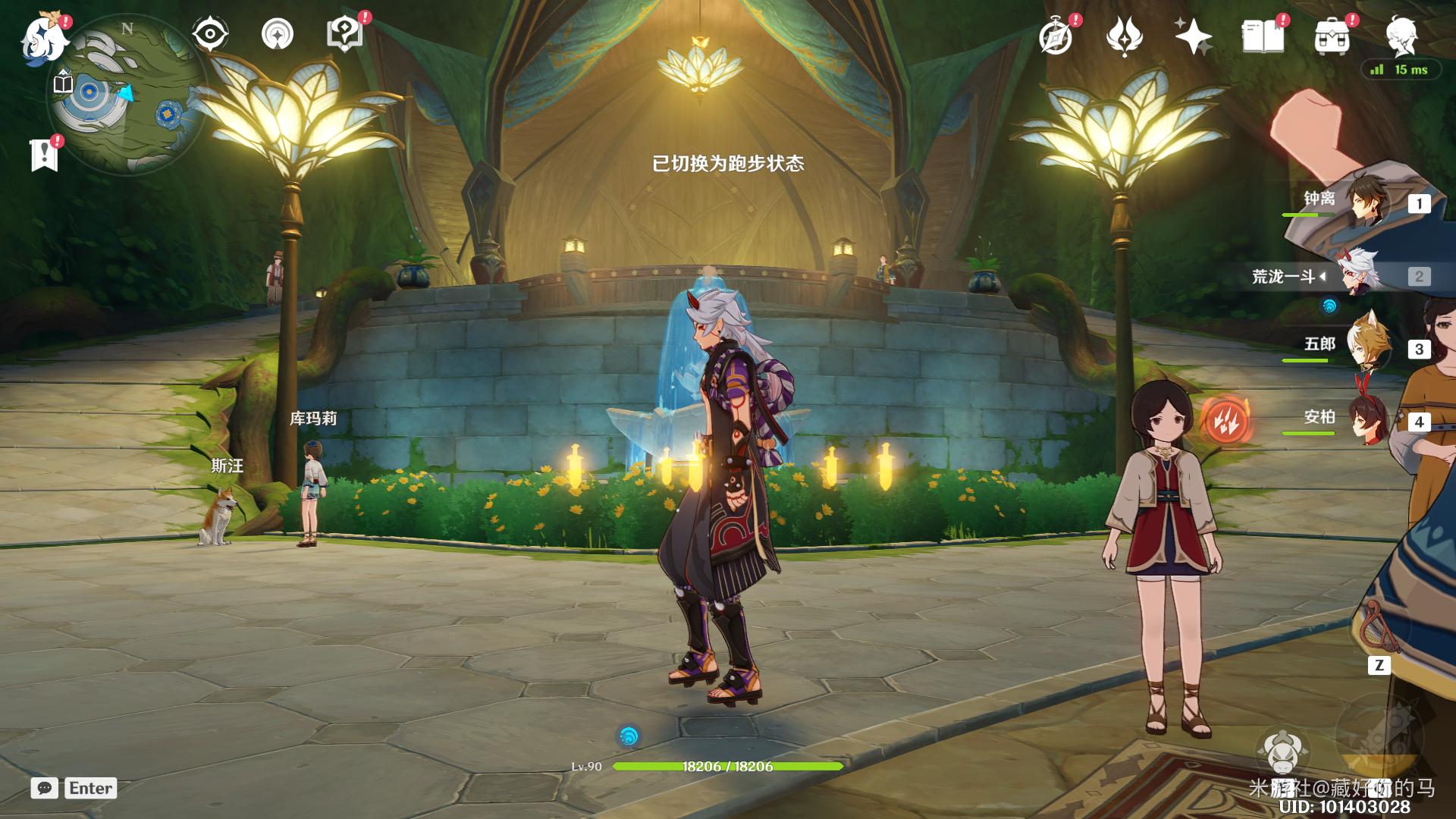Viewport: 1456px width, 819px height.
Task: Open the book icon beside the minimap
Action: [x=64, y=82]
